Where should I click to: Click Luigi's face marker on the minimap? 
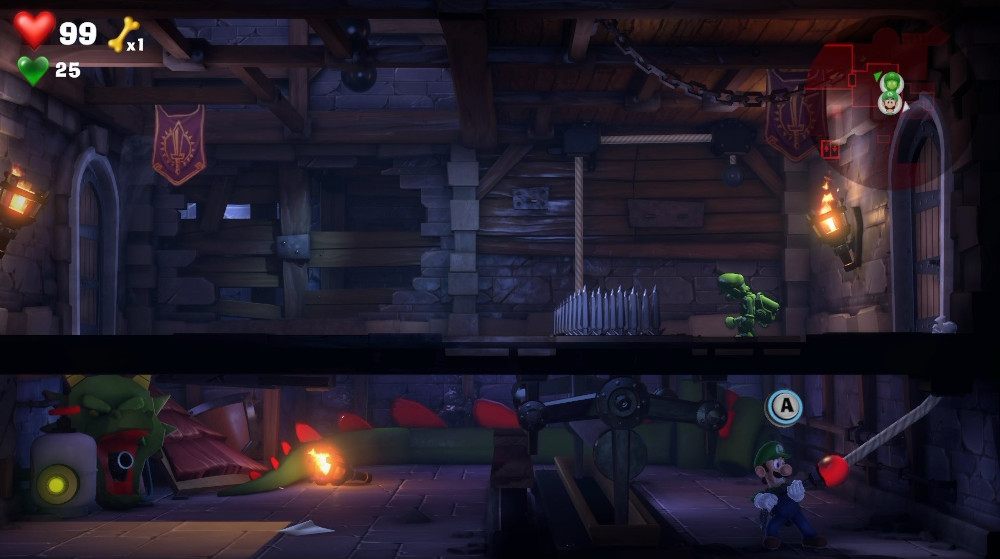tap(890, 102)
